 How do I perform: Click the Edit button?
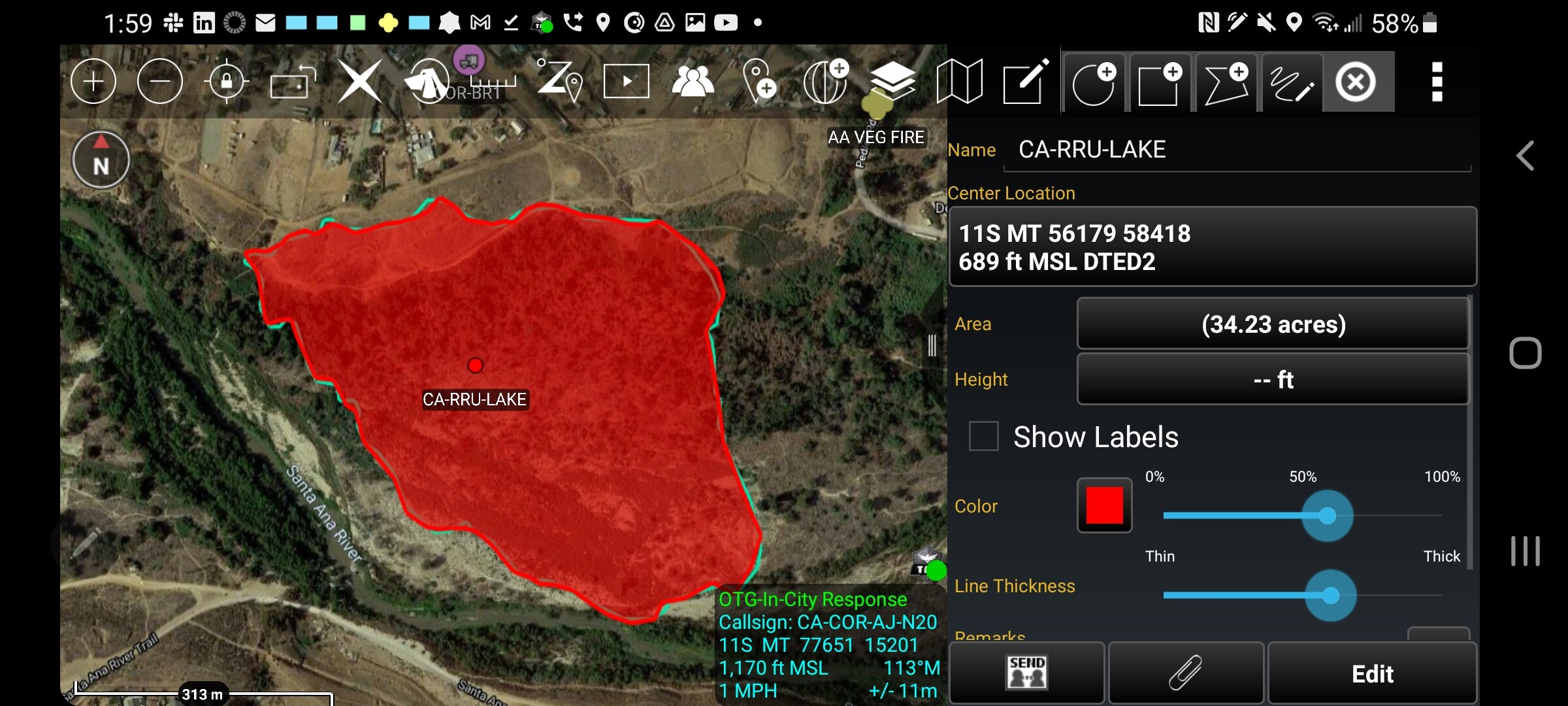point(1372,673)
